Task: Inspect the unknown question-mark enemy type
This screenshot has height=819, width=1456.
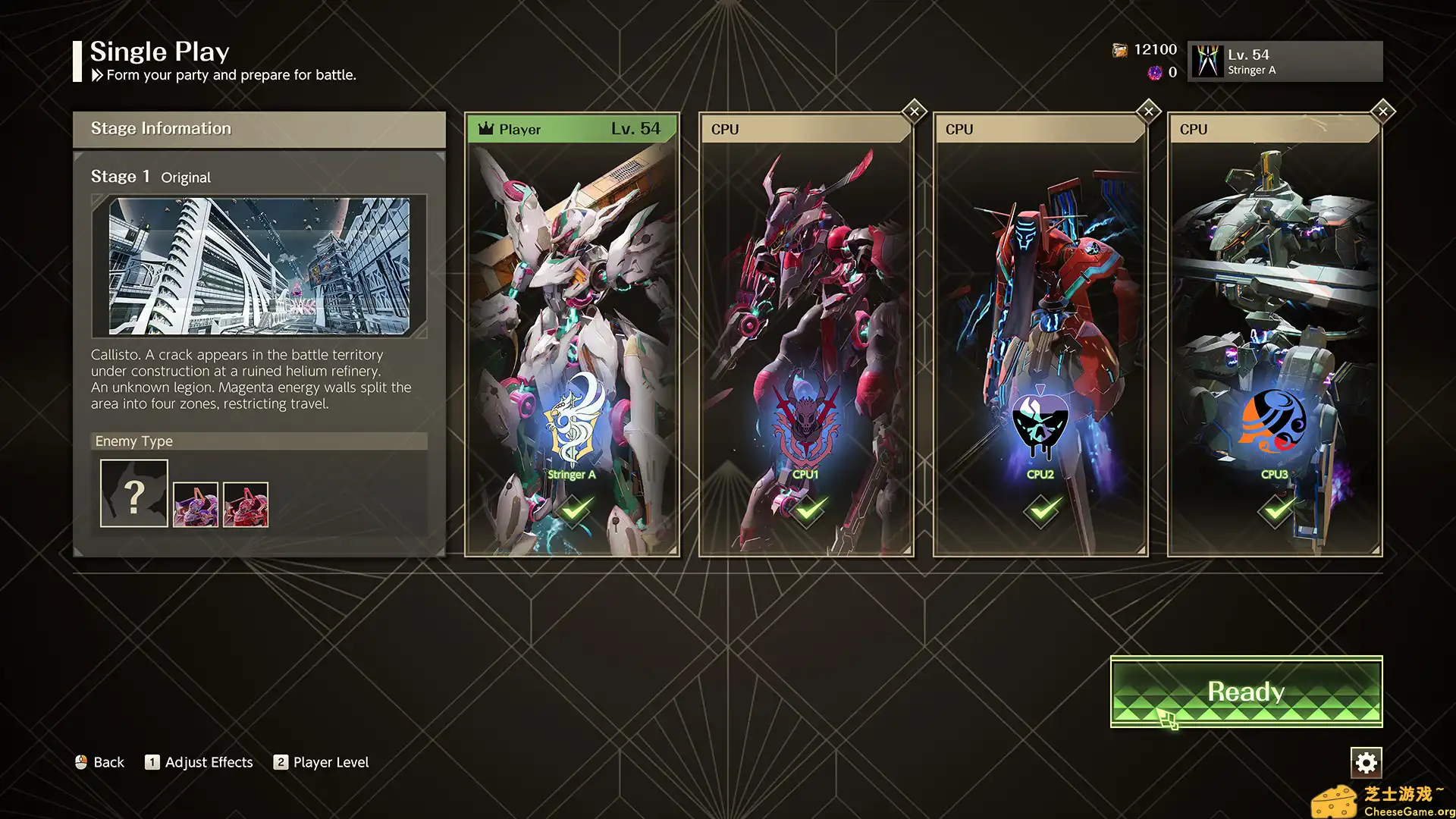Action: coord(134,494)
